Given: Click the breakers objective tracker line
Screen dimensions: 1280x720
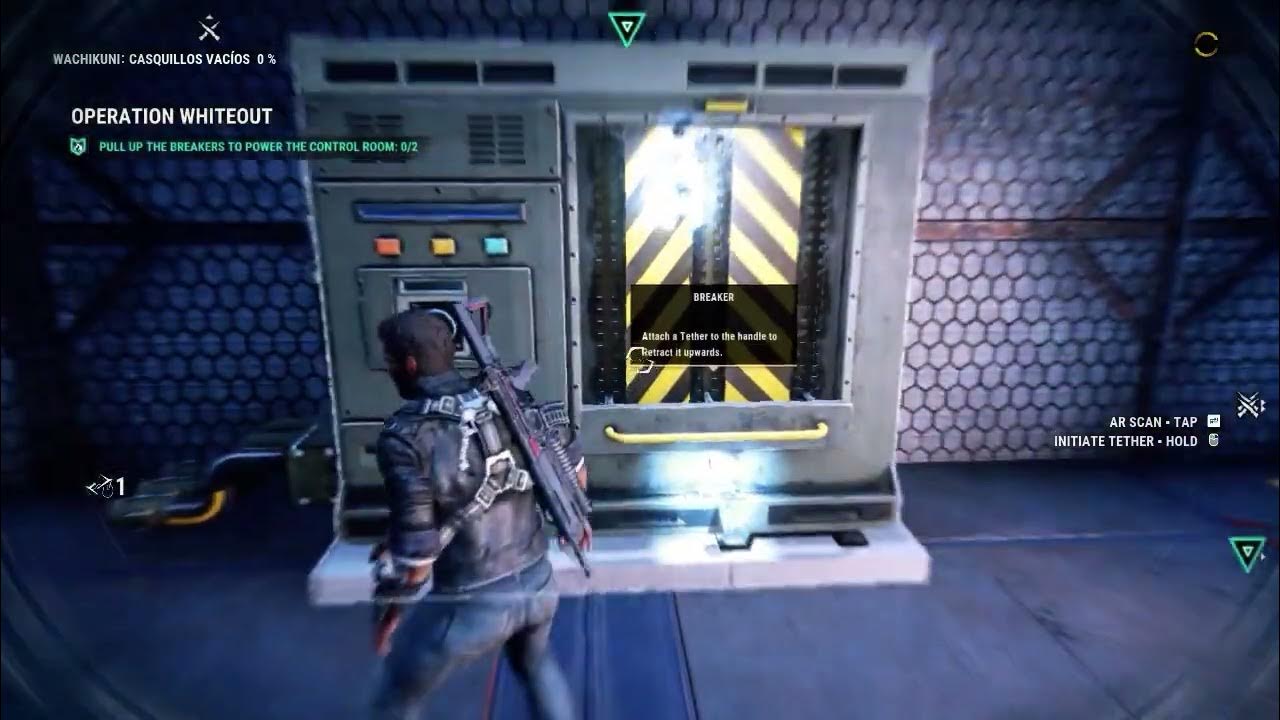Looking at the screenshot, I should point(257,147).
